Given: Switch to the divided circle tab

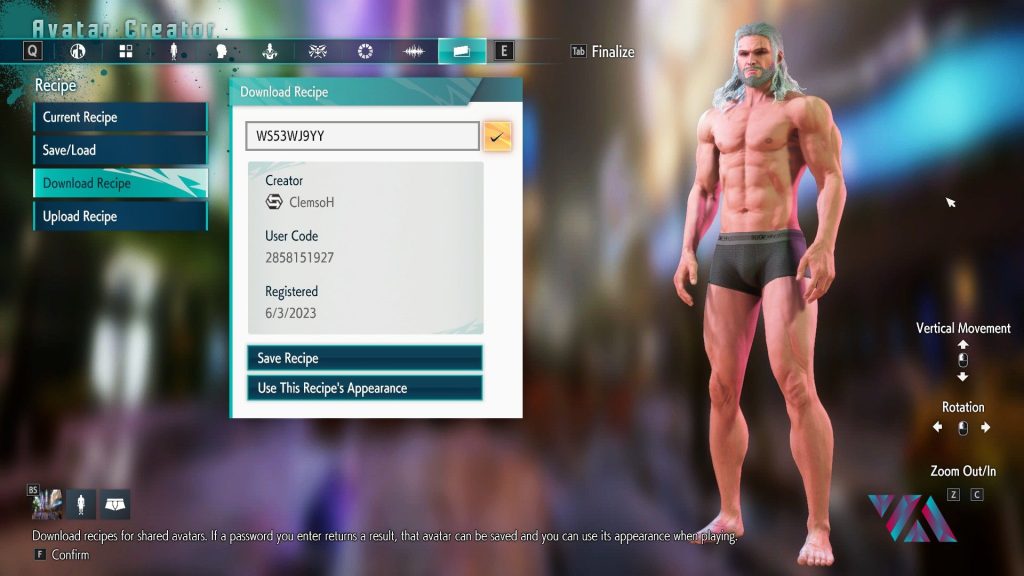Looking at the screenshot, I should [77, 51].
